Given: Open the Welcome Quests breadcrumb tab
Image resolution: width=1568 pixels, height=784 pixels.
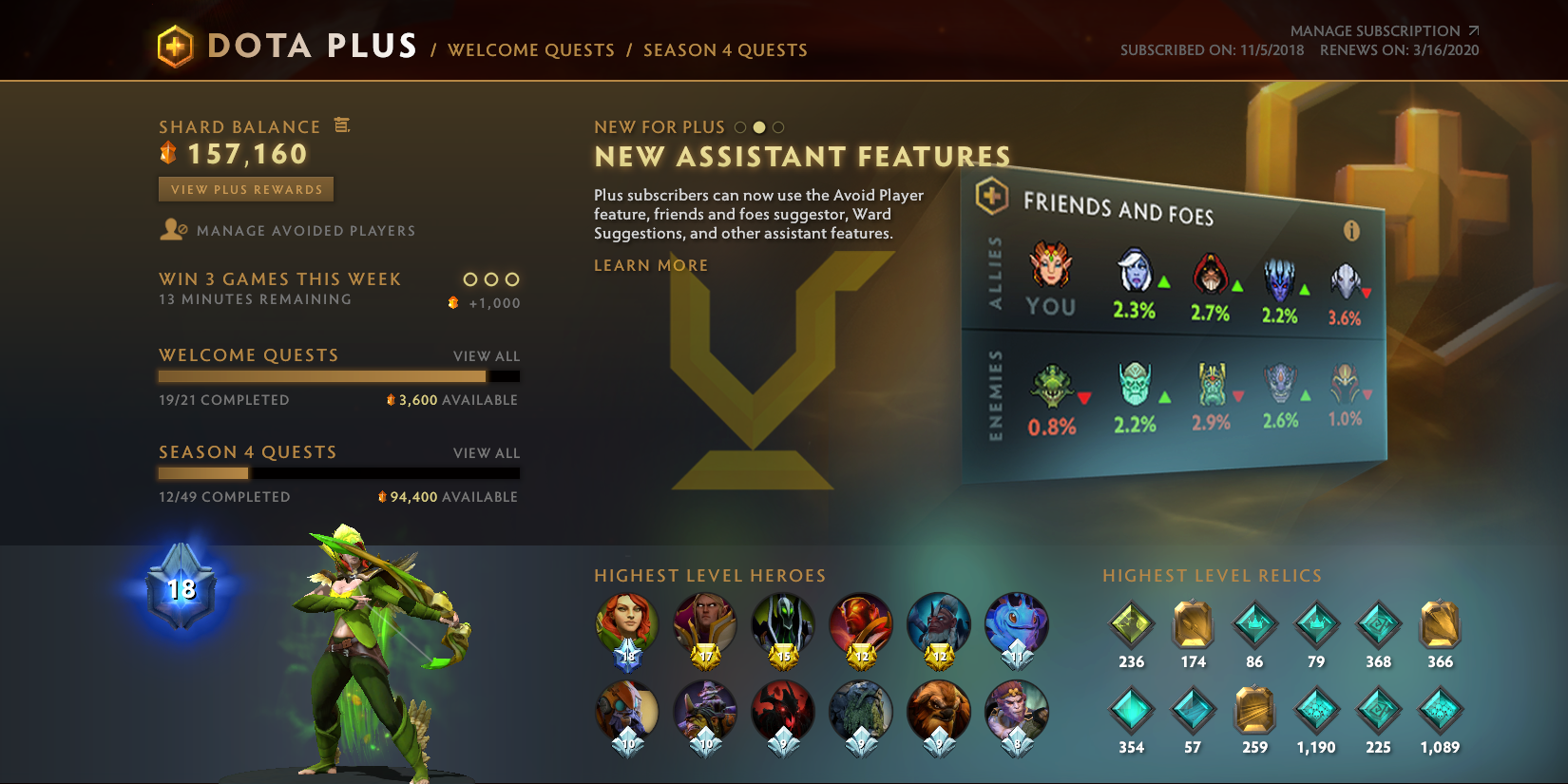Looking at the screenshot, I should tap(531, 49).
